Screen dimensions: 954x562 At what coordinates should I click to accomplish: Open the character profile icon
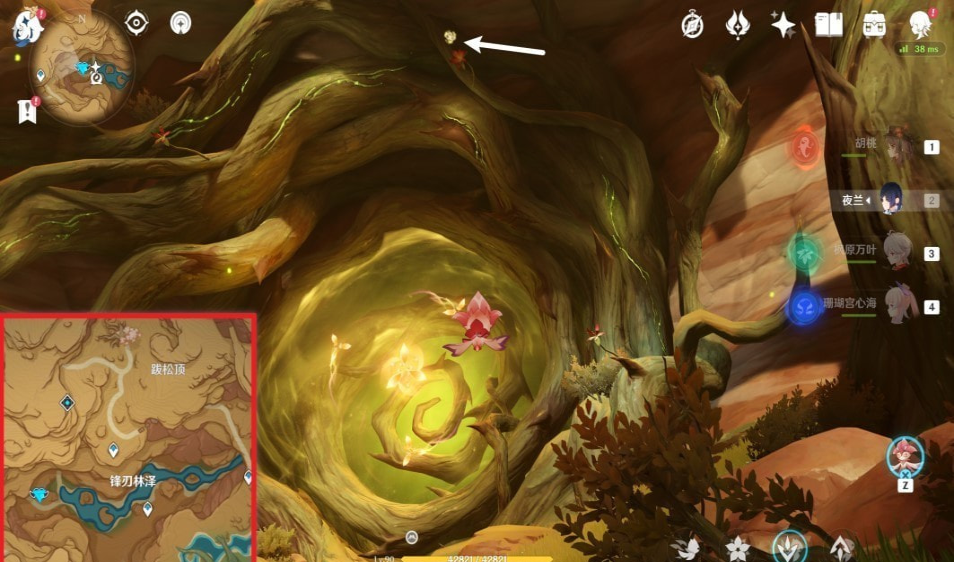tap(921, 25)
